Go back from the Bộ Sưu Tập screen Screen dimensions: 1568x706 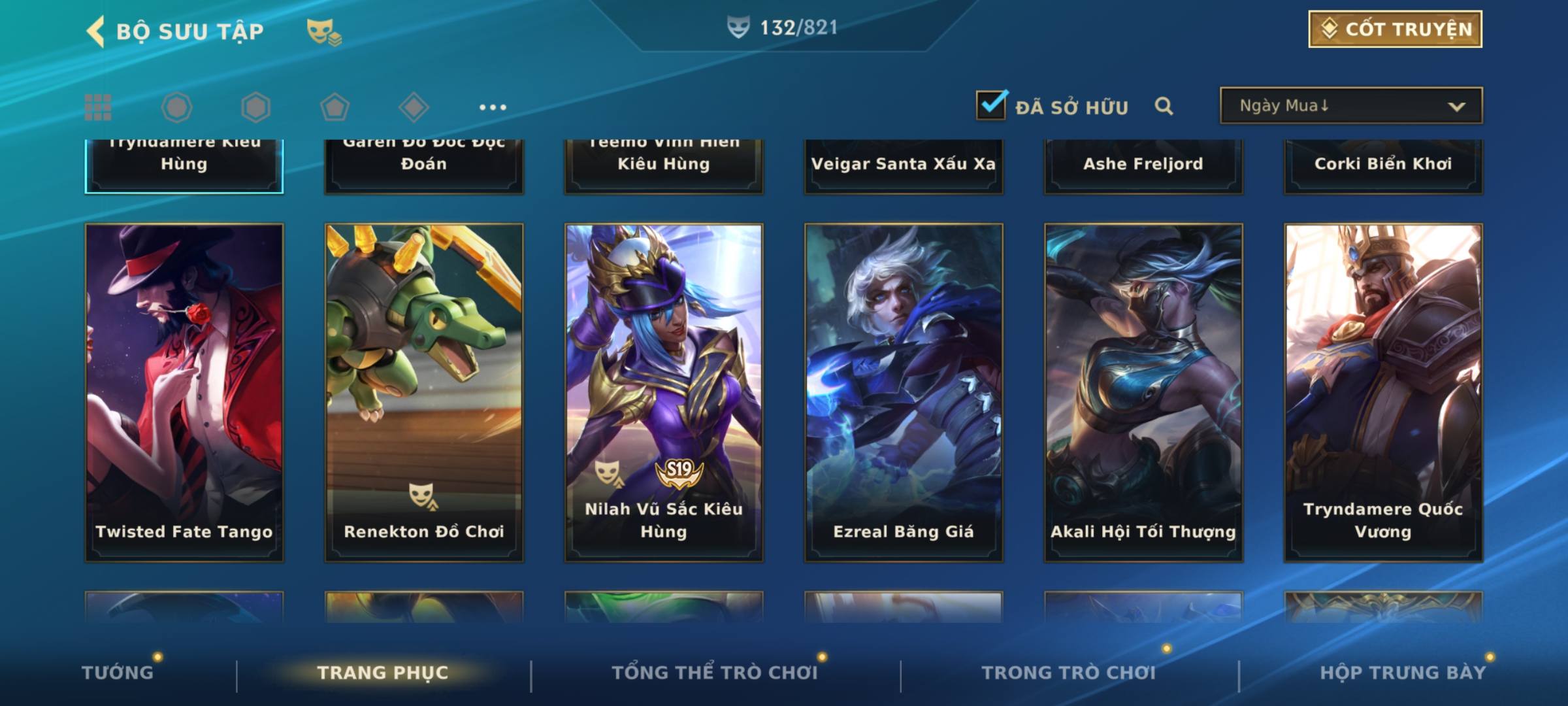tap(96, 31)
